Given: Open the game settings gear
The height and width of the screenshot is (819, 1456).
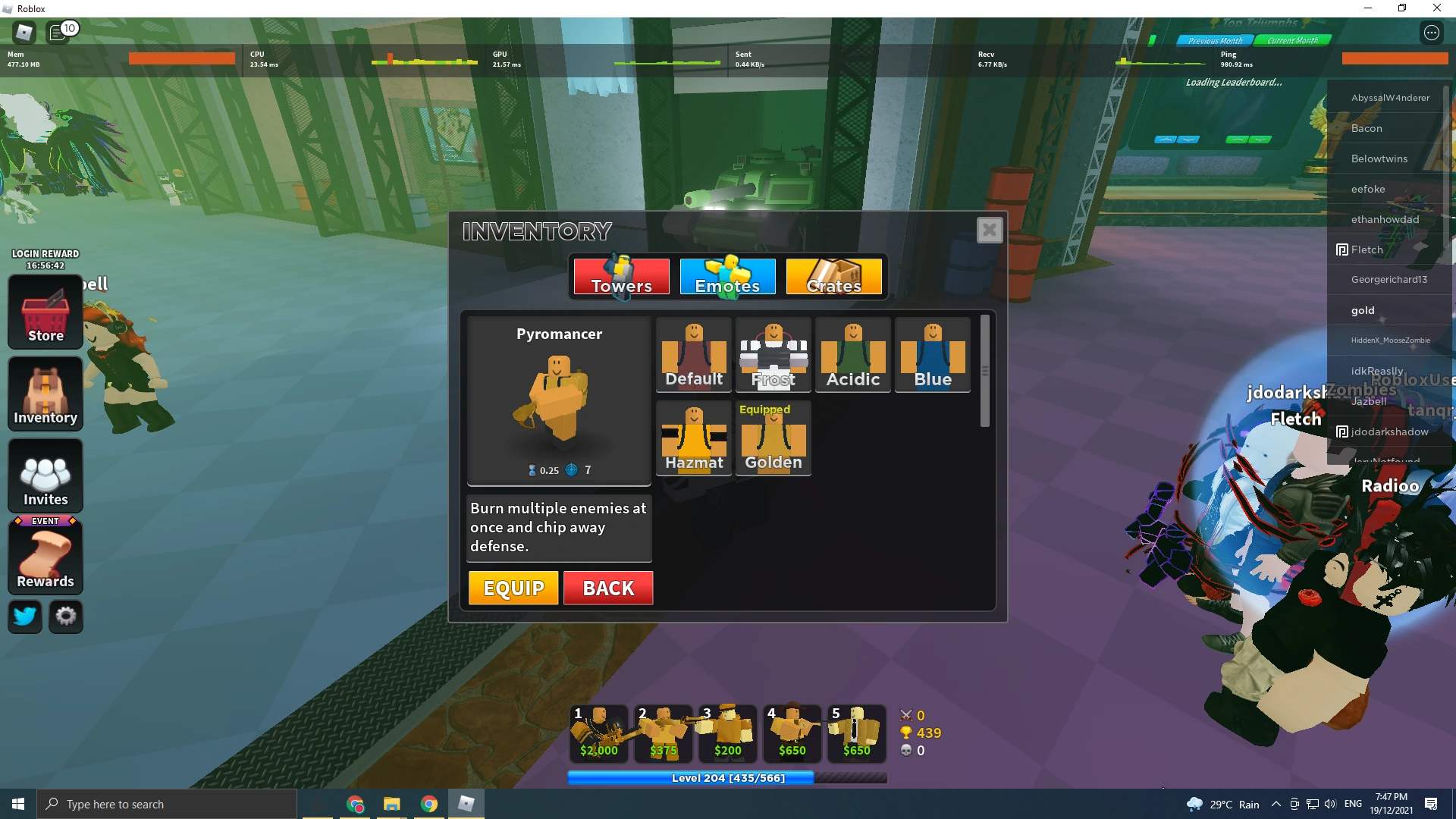Looking at the screenshot, I should [x=65, y=617].
